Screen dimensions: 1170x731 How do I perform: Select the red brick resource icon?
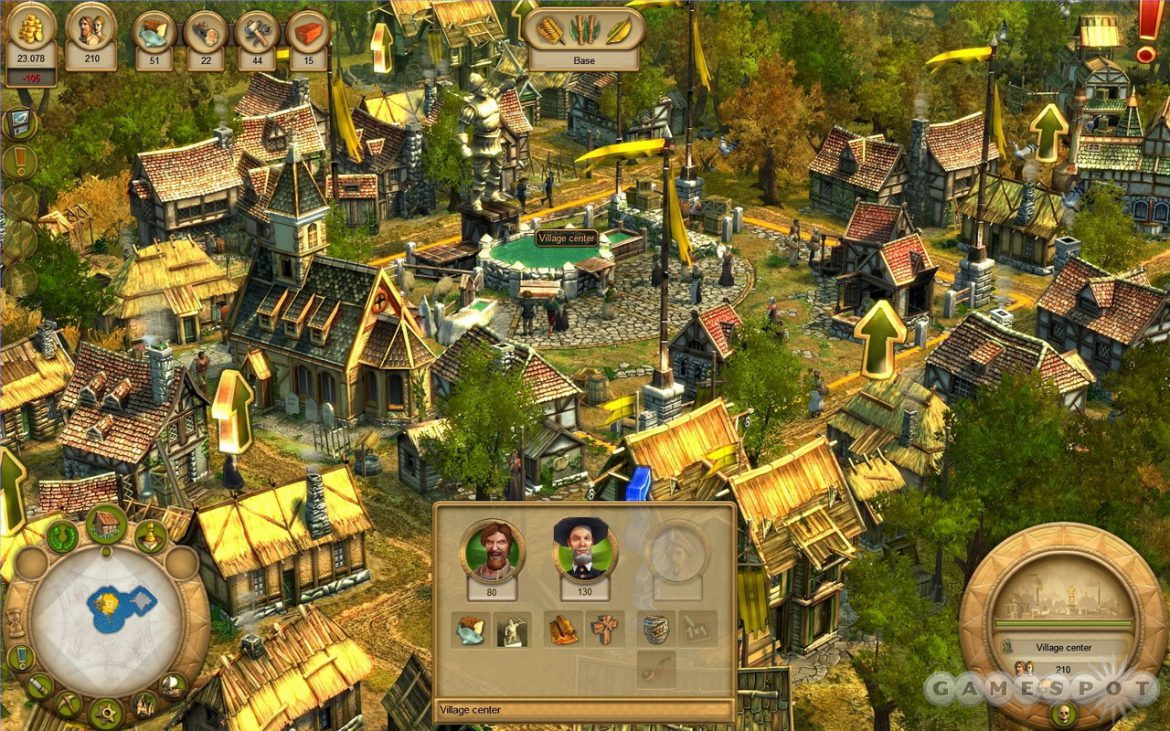point(308,32)
